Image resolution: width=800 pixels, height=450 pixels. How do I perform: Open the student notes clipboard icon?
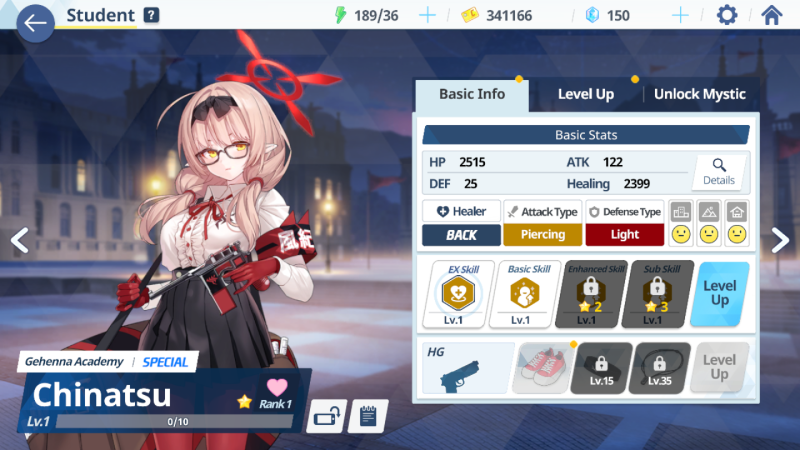click(368, 415)
